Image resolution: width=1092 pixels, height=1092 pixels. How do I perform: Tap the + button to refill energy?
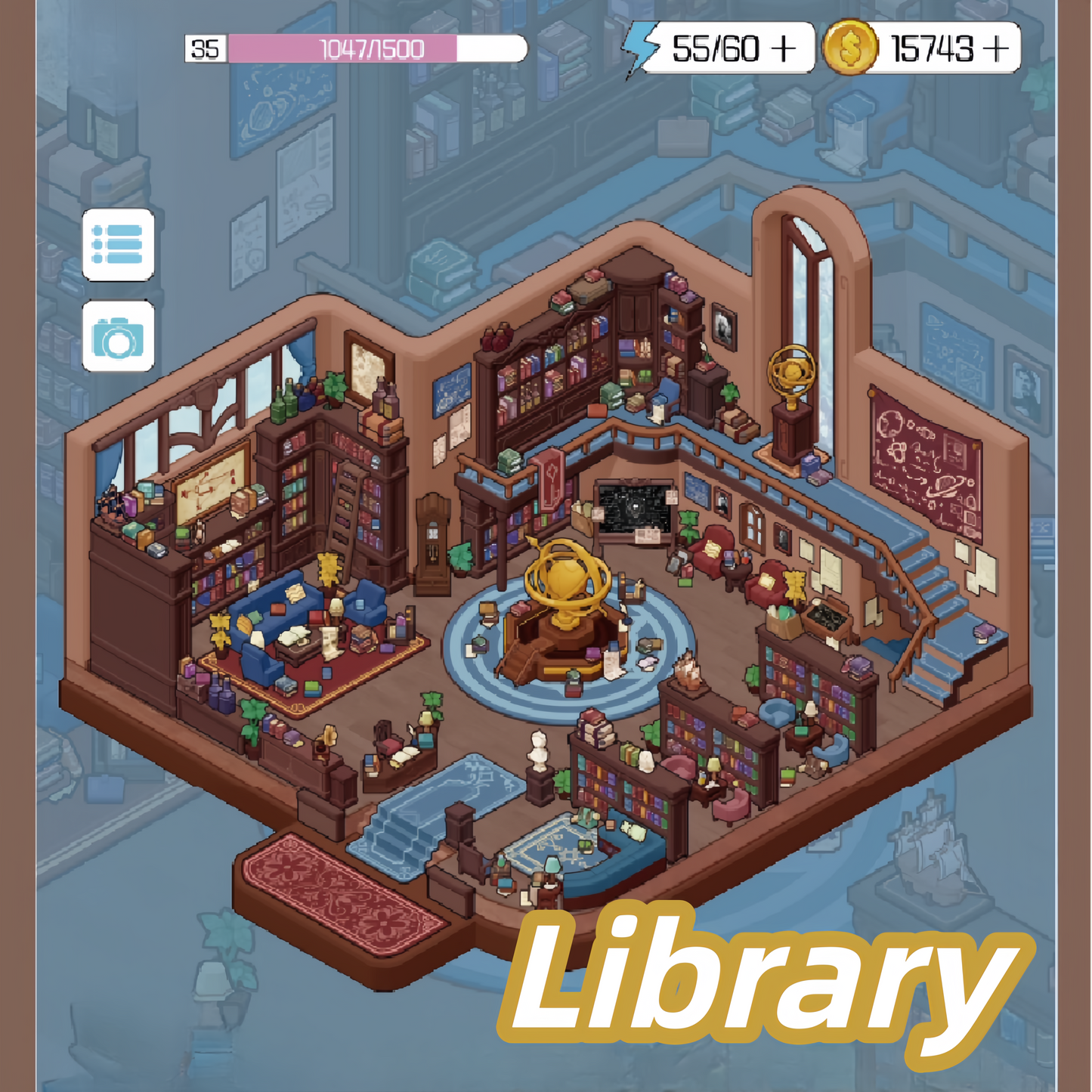[782, 47]
